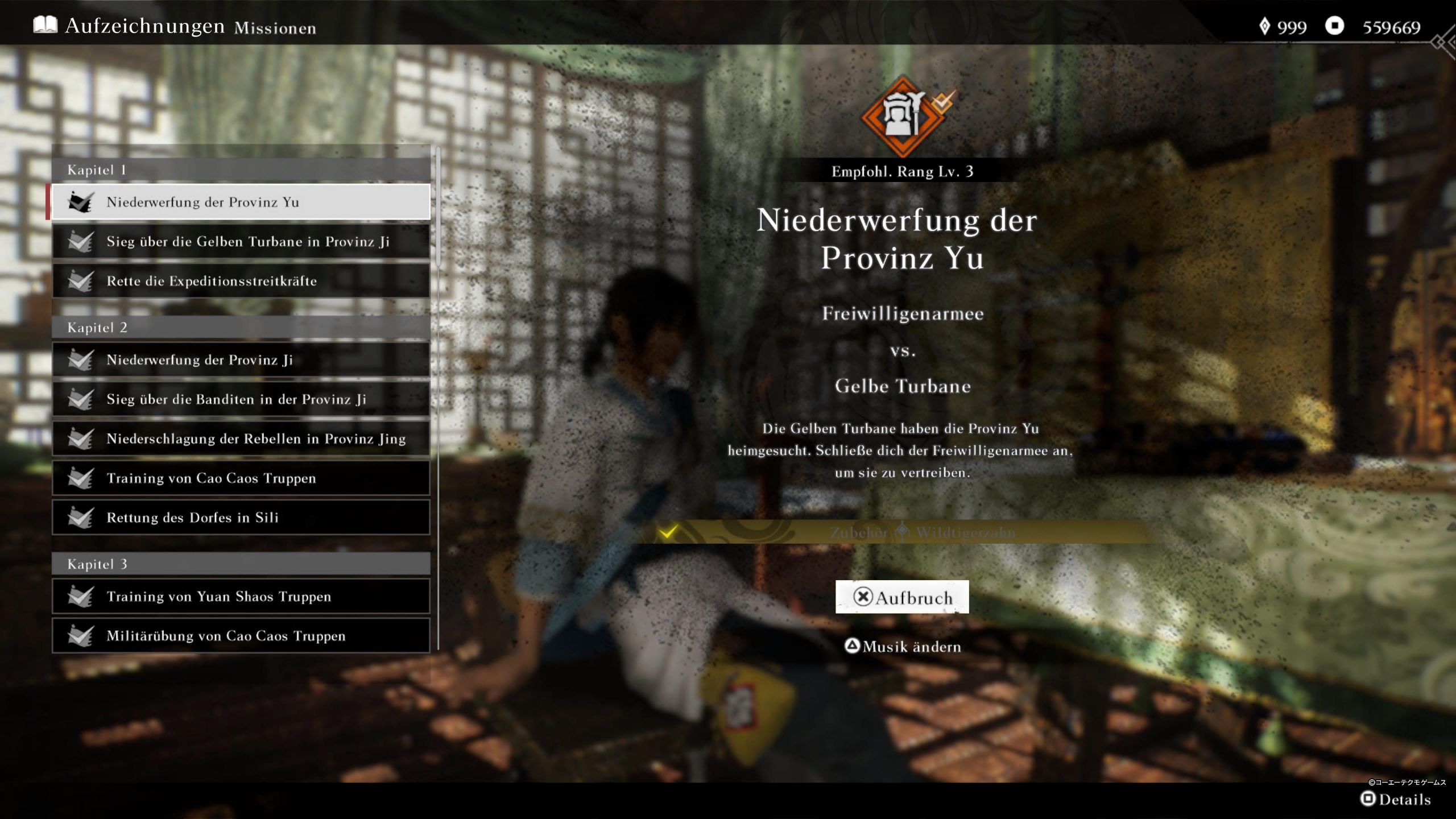Viewport: 1456px width, 819px height.
Task: Click the Kapitel 2 header
Action: coord(241,328)
